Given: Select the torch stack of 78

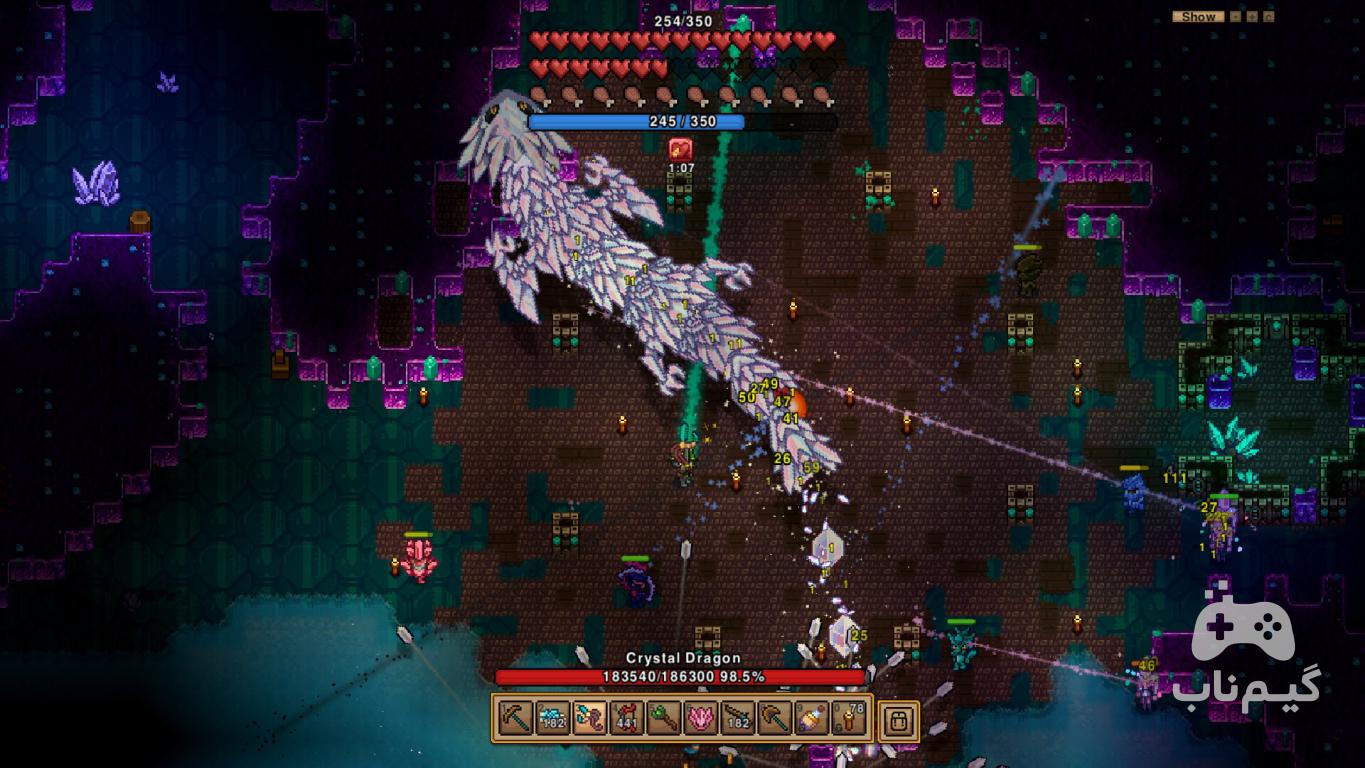Looking at the screenshot, I should (848, 718).
